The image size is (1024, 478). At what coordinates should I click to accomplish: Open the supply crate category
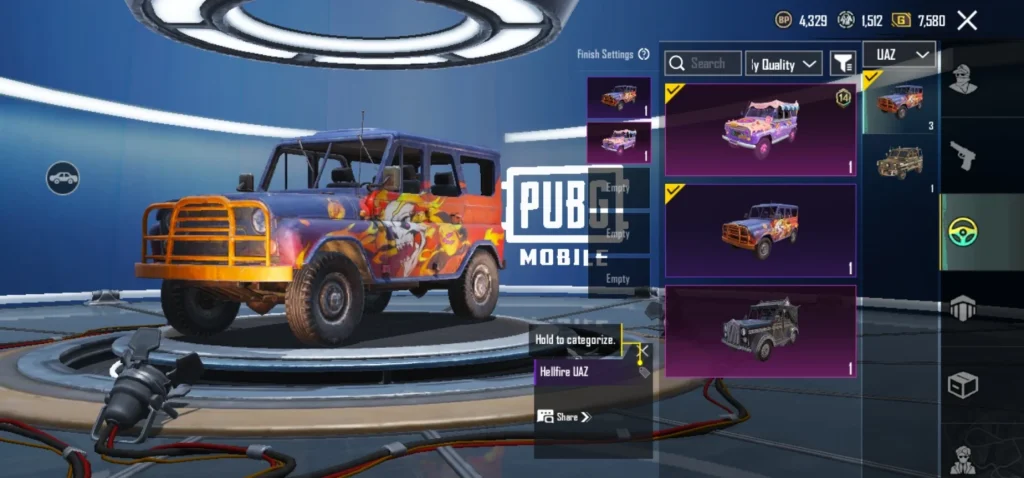pyautogui.click(x=962, y=385)
